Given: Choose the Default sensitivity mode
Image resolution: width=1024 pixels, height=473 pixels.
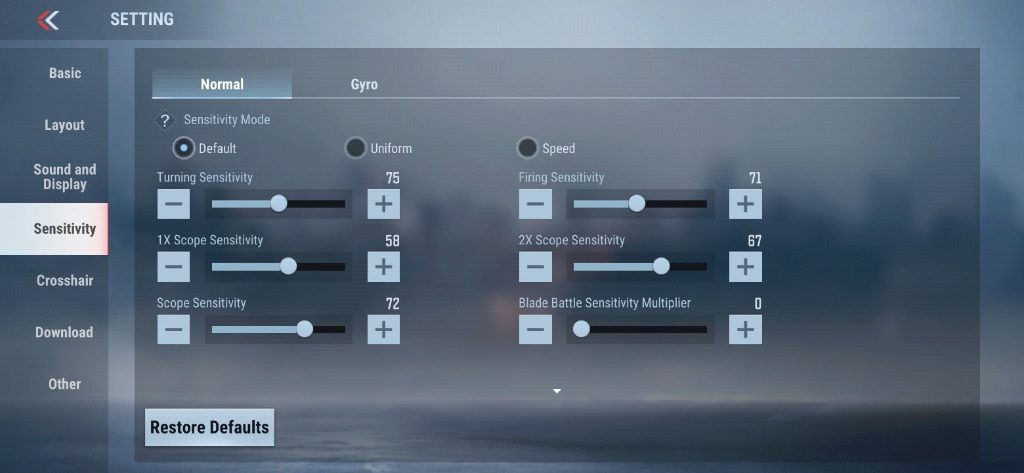Looking at the screenshot, I should coord(184,148).
